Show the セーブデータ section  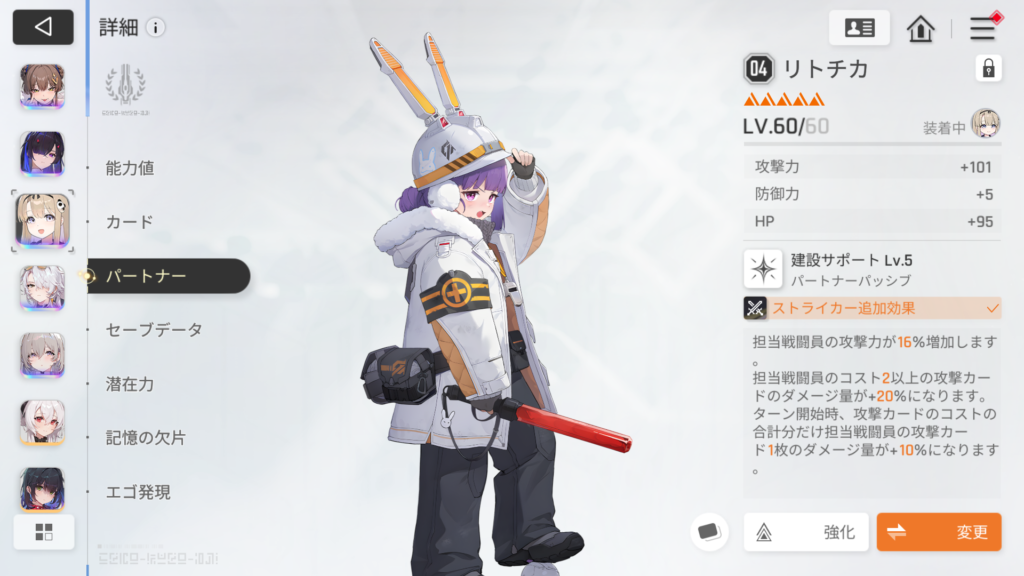154,330
